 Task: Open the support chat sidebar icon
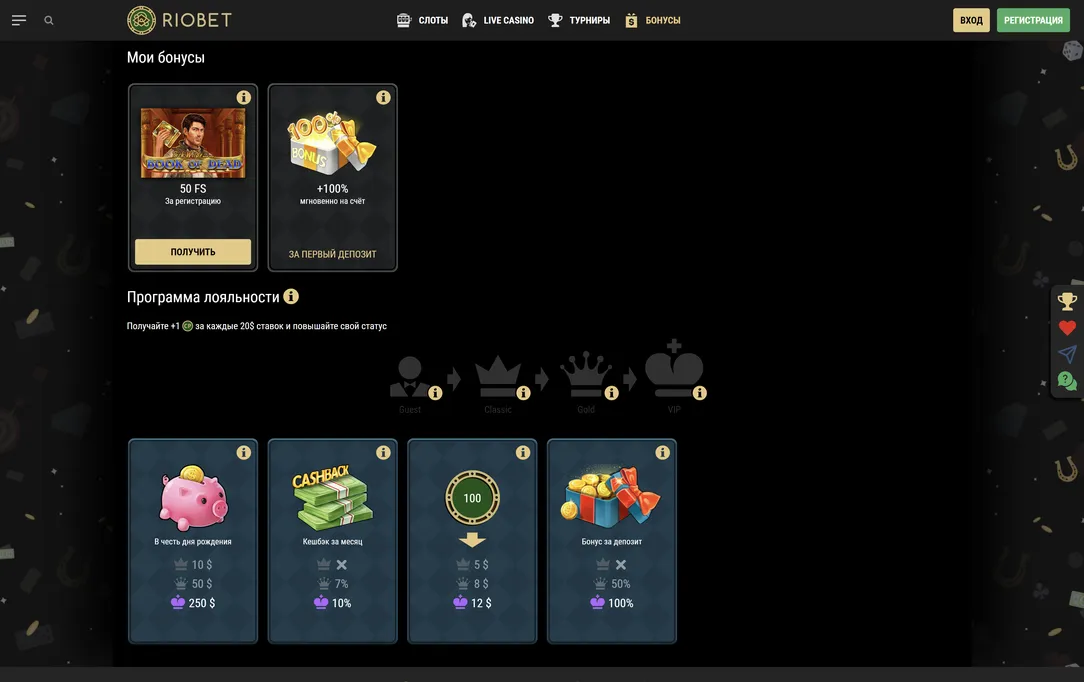tap(1067, 381)
